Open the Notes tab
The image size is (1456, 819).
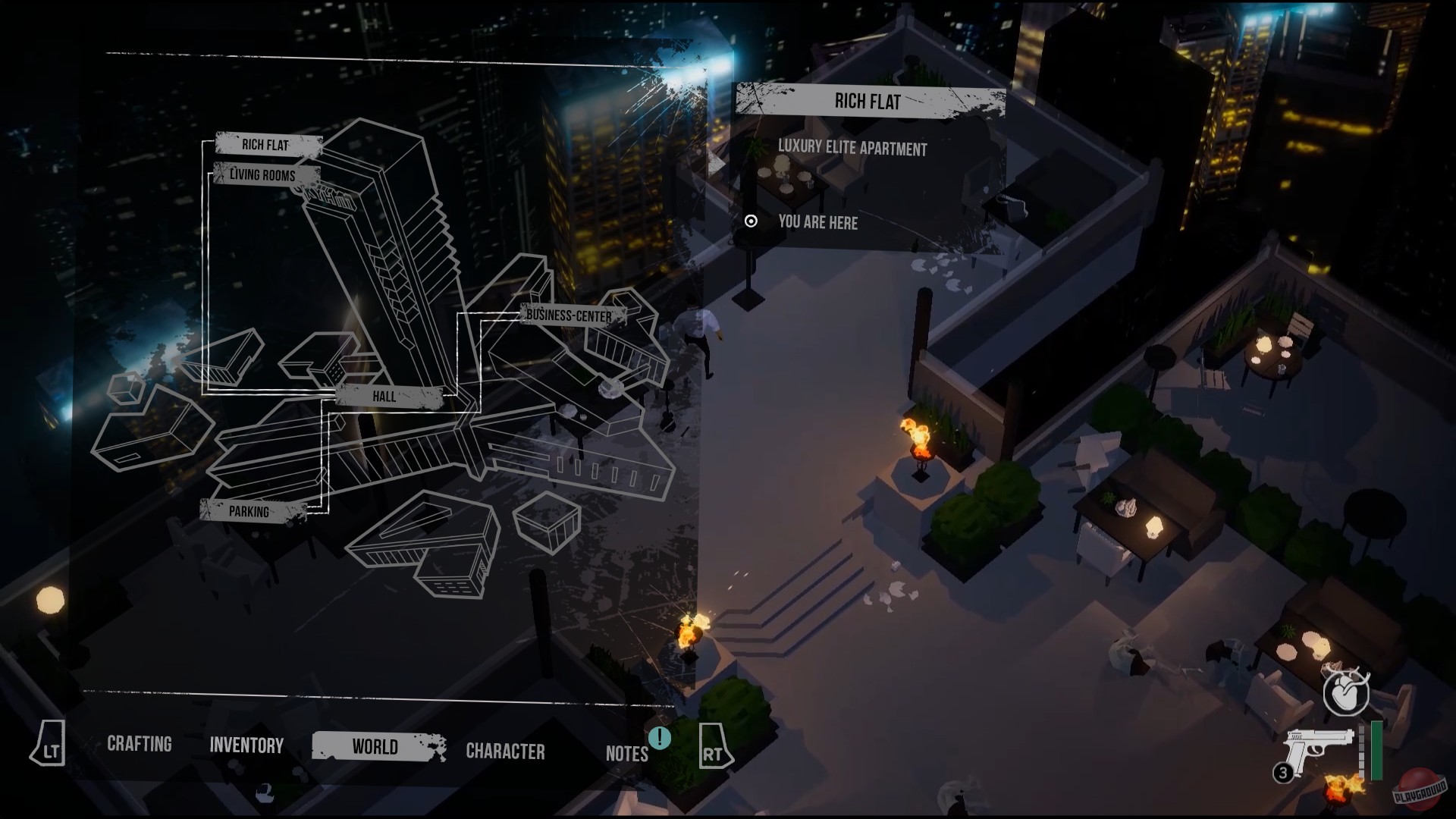coord(626,753)
